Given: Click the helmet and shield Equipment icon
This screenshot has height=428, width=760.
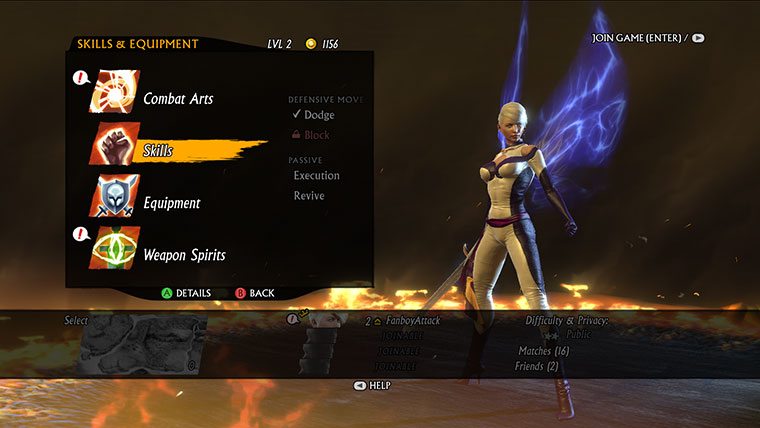Looking at the screenshot, I should click(115, 197).
